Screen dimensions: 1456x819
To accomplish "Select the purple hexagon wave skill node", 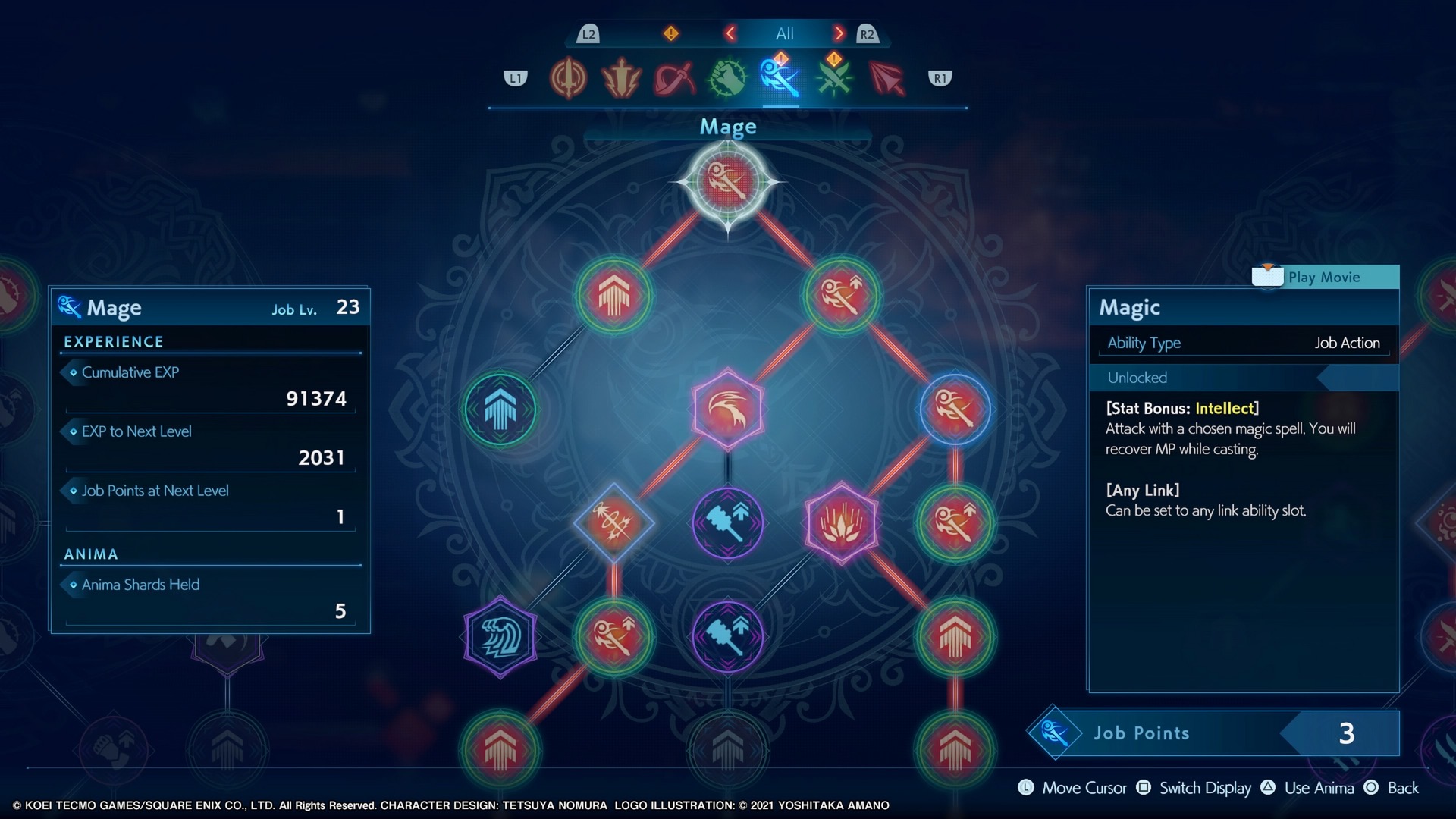I will click(500, 636).
